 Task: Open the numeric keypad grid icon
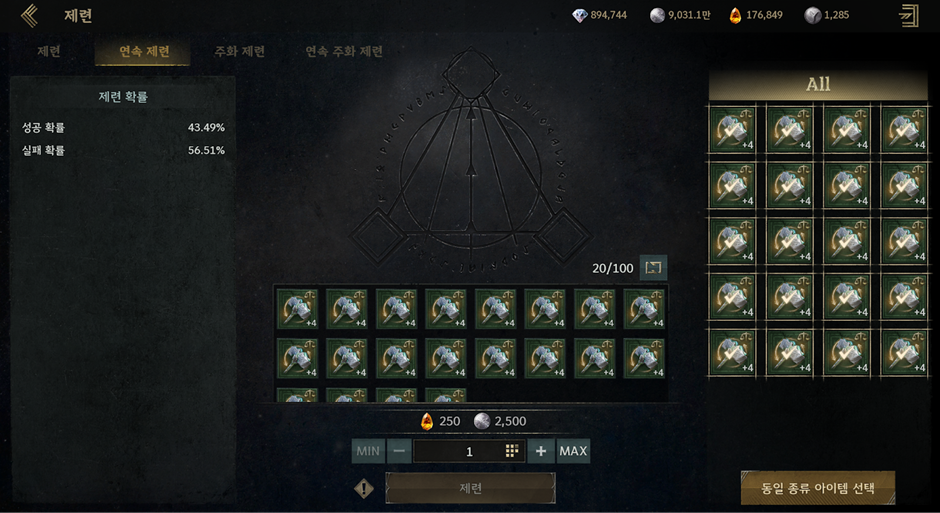pos(512,451)
